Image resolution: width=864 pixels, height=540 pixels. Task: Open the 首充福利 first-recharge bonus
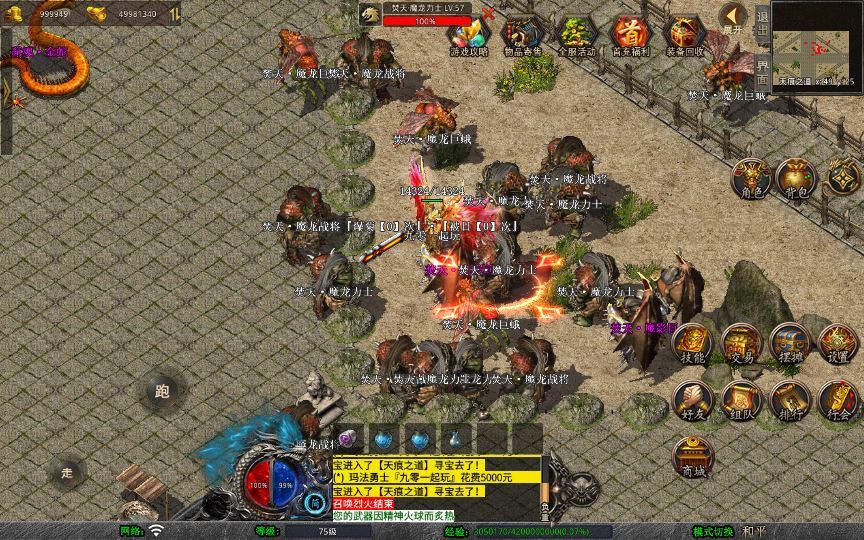630,35
